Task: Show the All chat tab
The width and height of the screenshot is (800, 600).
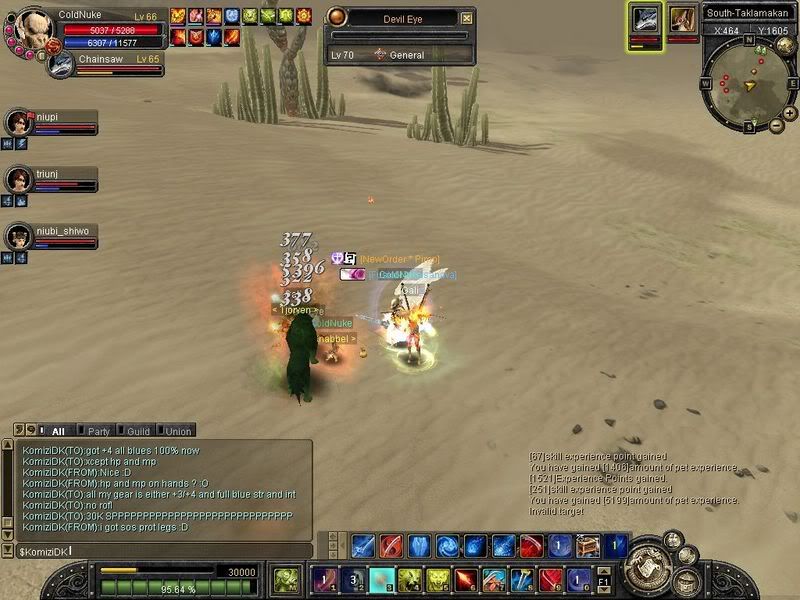Action: point(57,431)
